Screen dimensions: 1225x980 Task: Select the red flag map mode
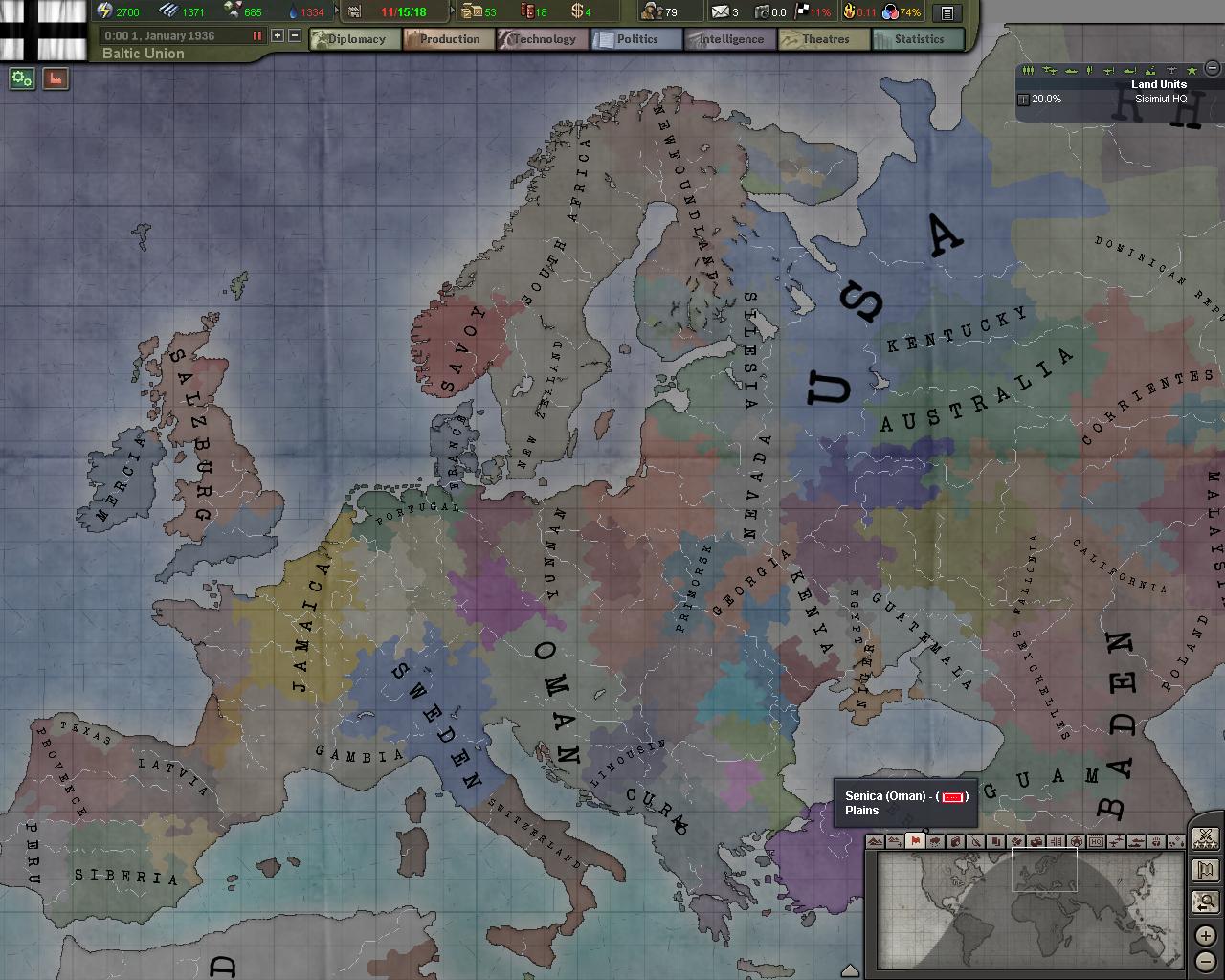tap(915, 841)
